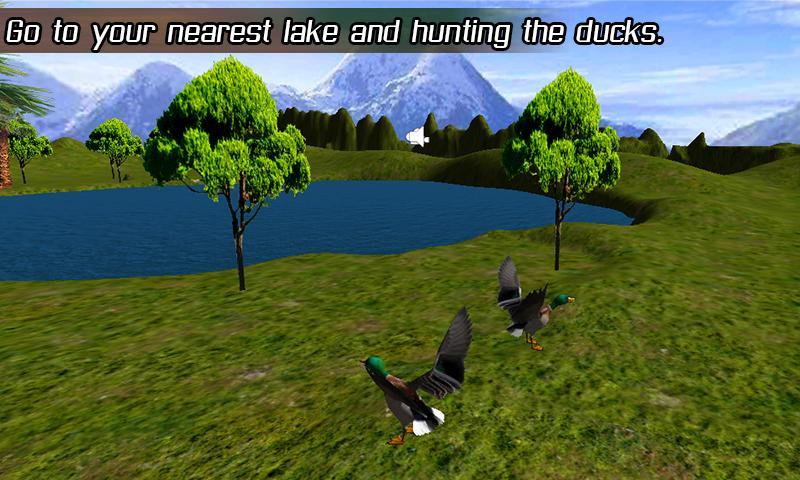800x480 pixels.
Task: Click the white speaker sound icon
Action: (x=419, y=138)
